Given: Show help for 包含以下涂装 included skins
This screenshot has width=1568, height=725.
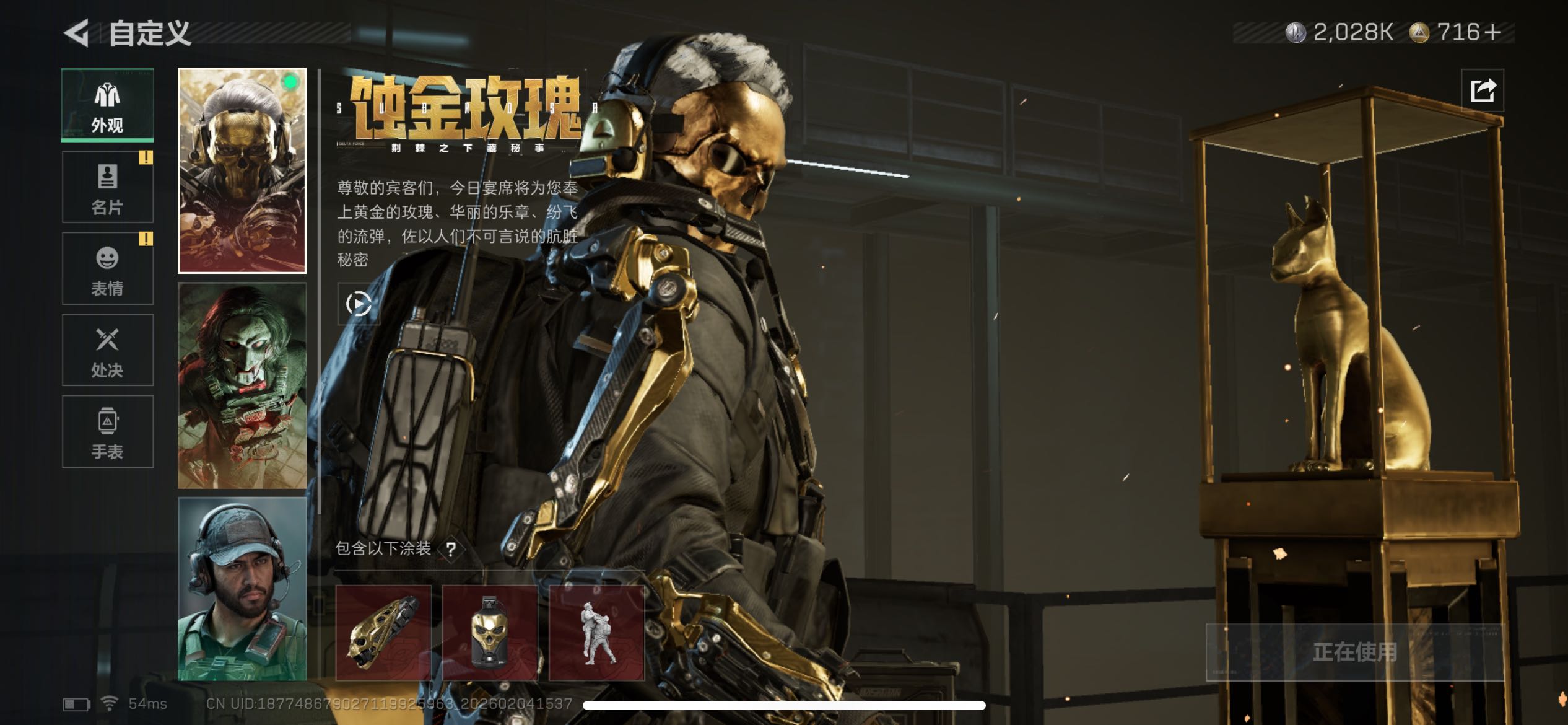Looking at the screenshot, I should [x=451, y=549].
